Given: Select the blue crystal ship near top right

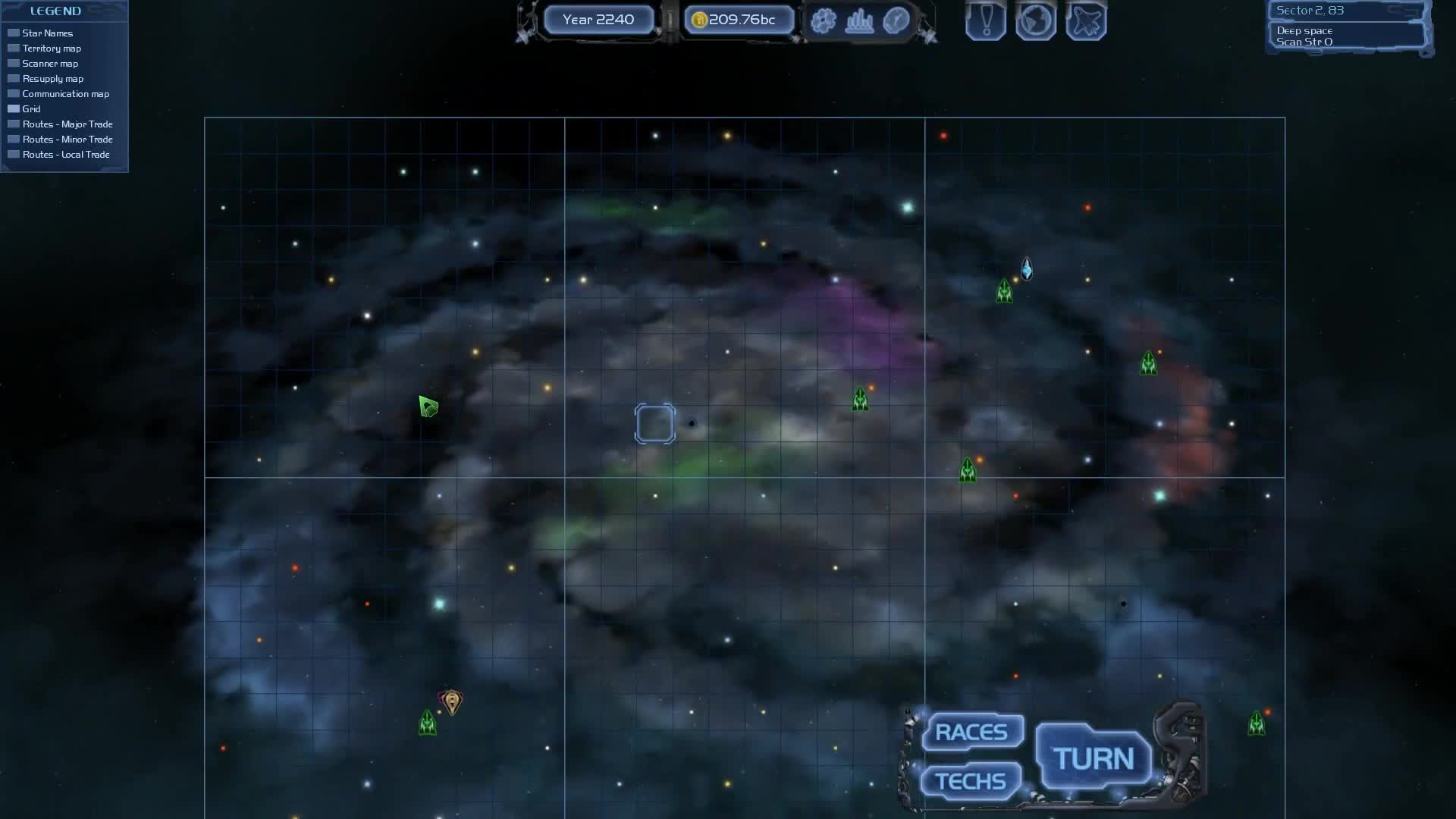Looking at the screenshot, I should point(1028,267).
